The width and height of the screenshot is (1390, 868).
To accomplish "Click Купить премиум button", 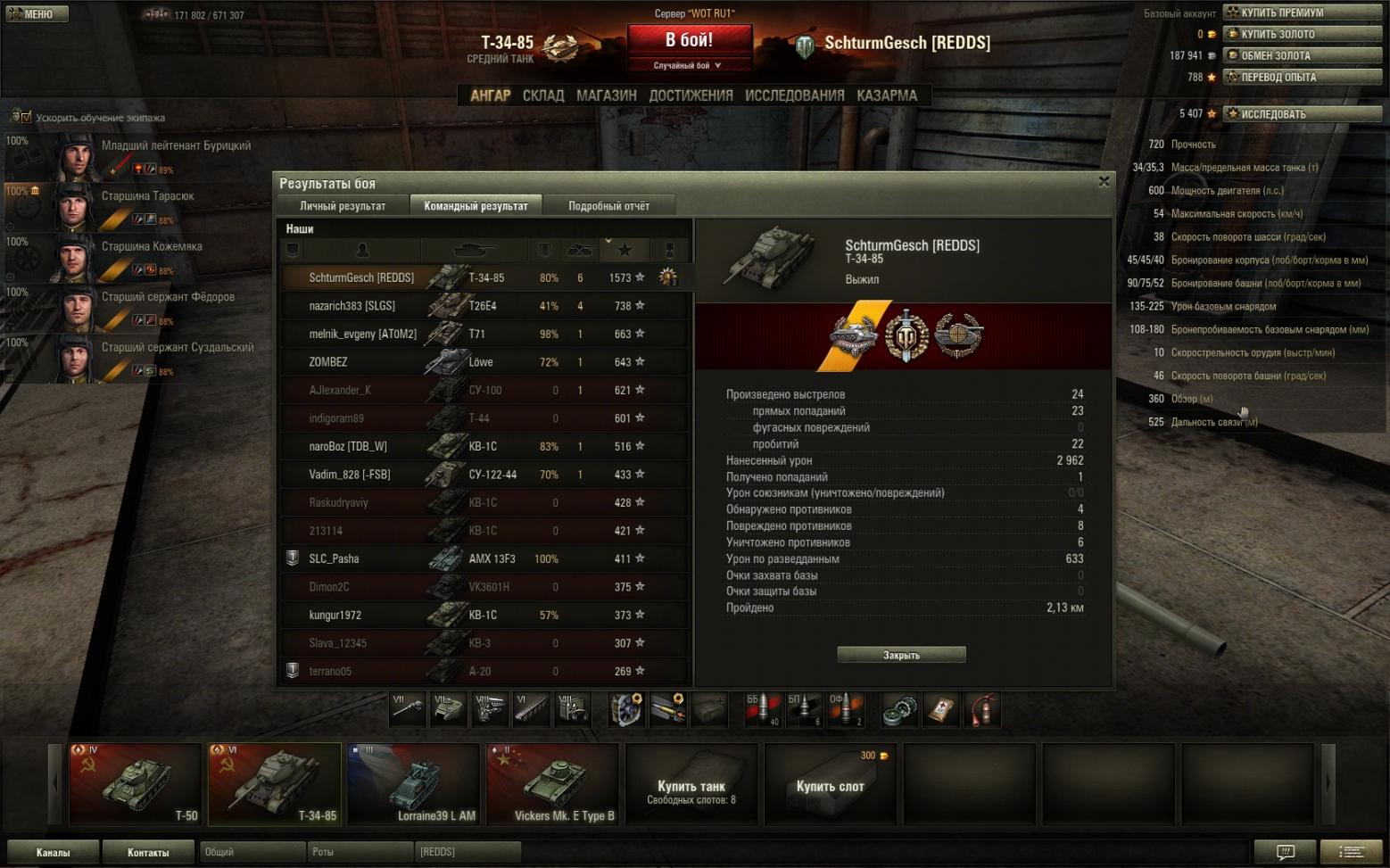I will tap(1302, 12).
